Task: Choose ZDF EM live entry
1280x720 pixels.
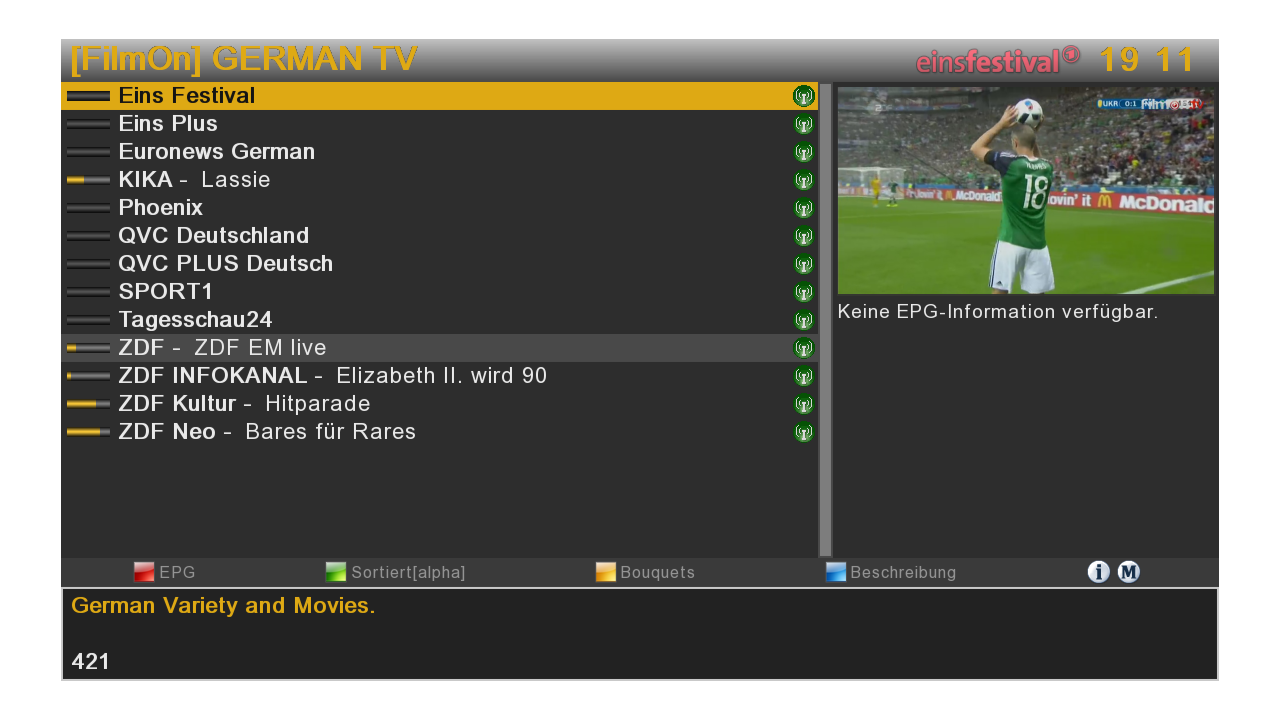Action: pos(222,348)
